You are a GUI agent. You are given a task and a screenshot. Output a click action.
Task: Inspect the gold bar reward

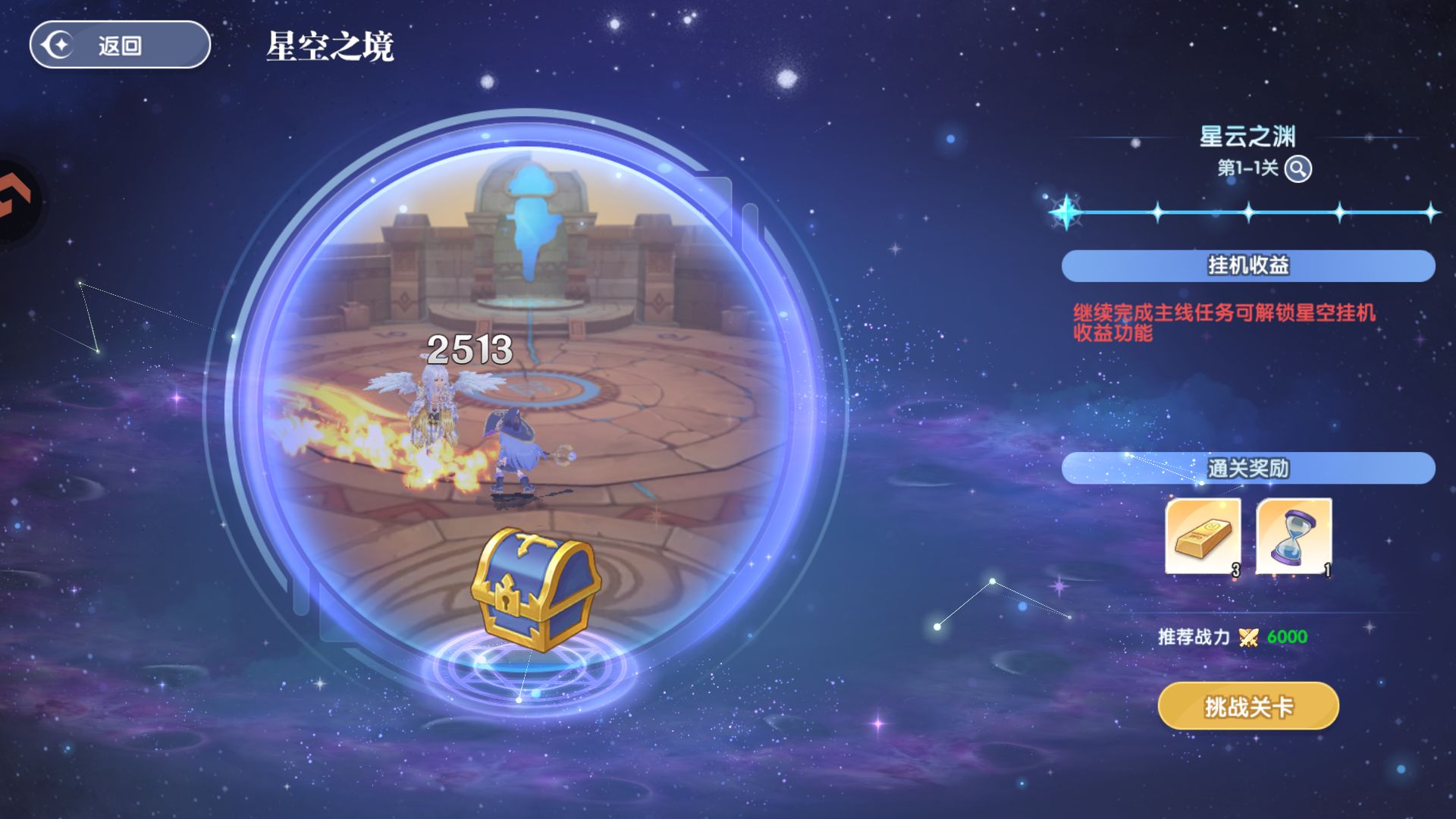[x=1203, y=536]
